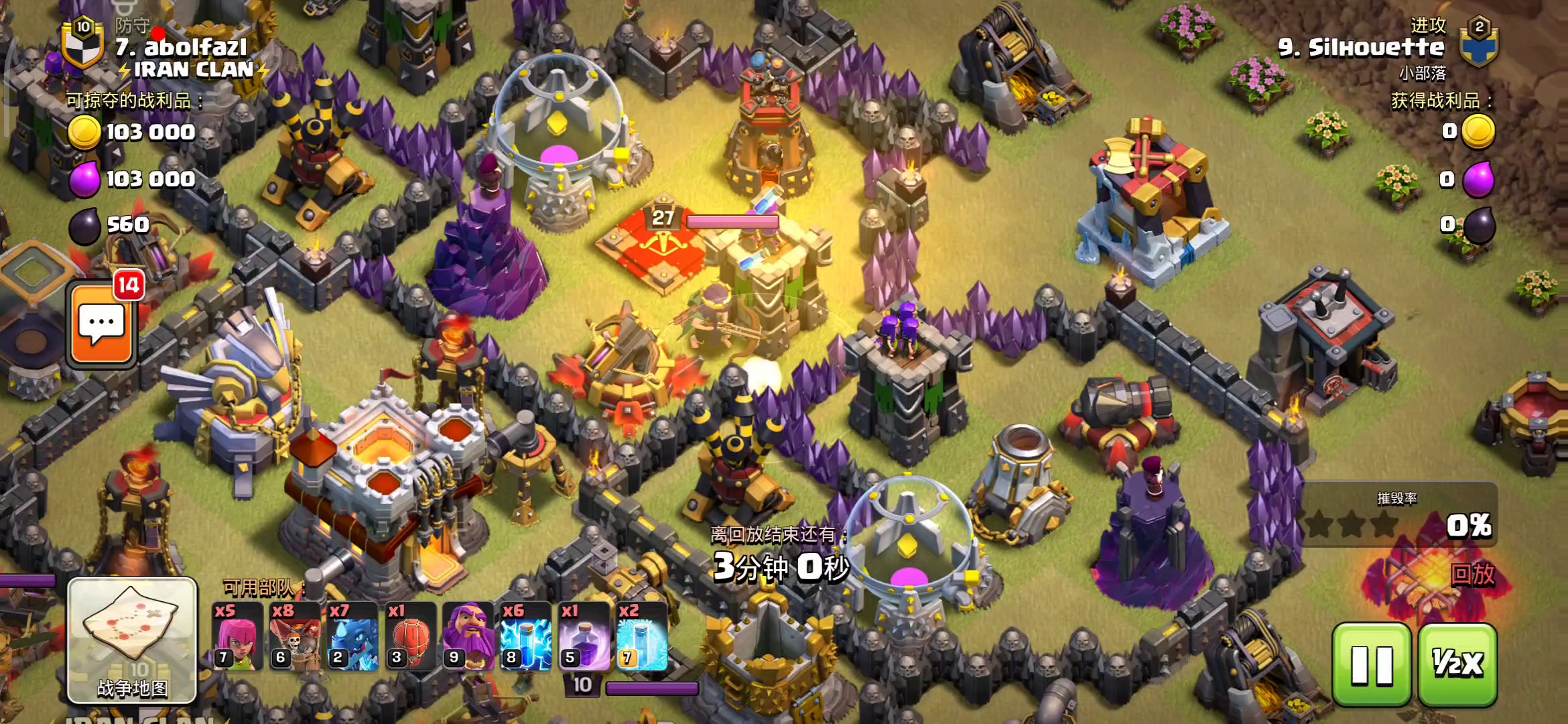Select the red Battle Blimp slot
The image size is (1568, 724).
coord(410,637)
